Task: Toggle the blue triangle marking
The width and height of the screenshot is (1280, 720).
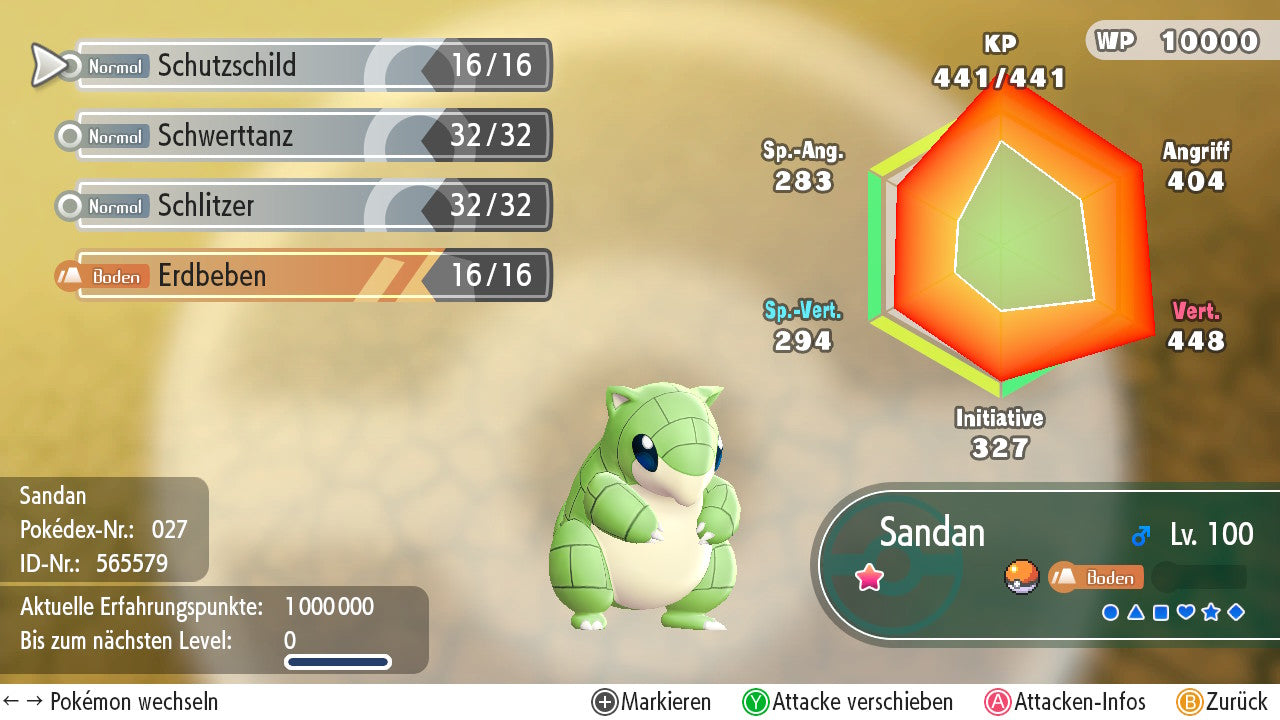Action: 1135,612
